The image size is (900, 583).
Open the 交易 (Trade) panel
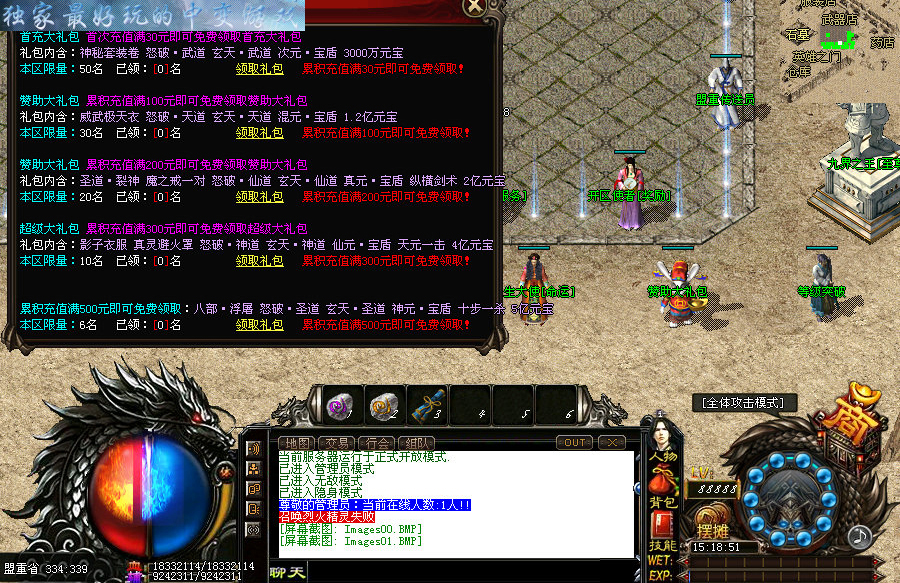click(338, 443)
